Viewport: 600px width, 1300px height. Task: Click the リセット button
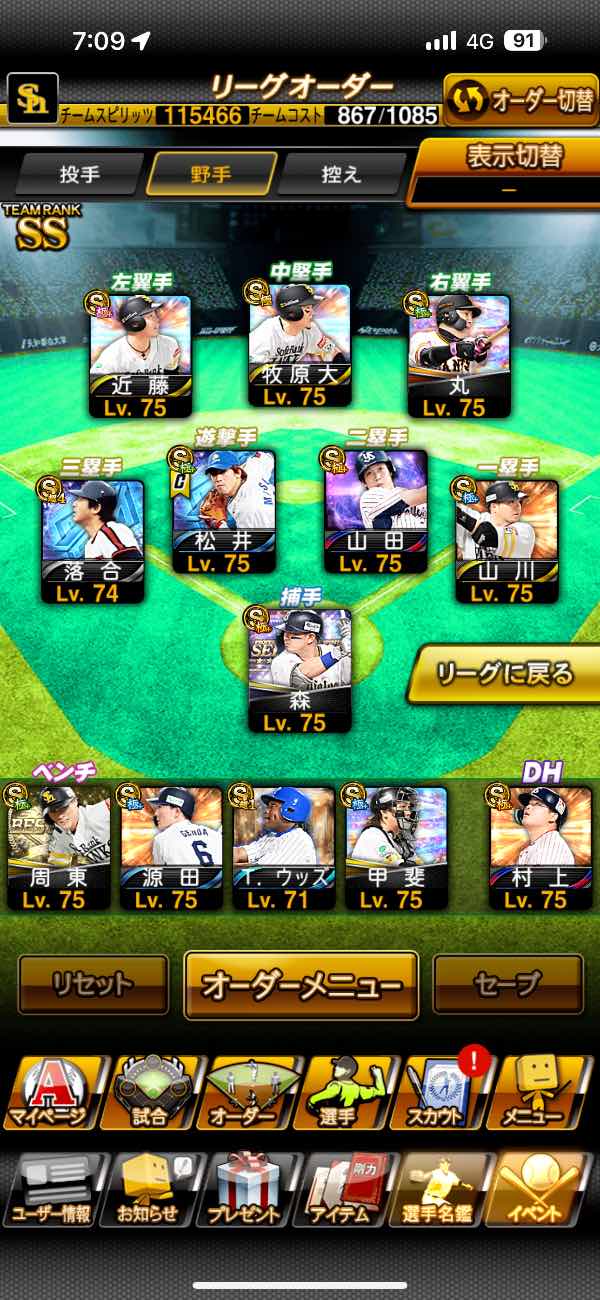tap(93, 984)
